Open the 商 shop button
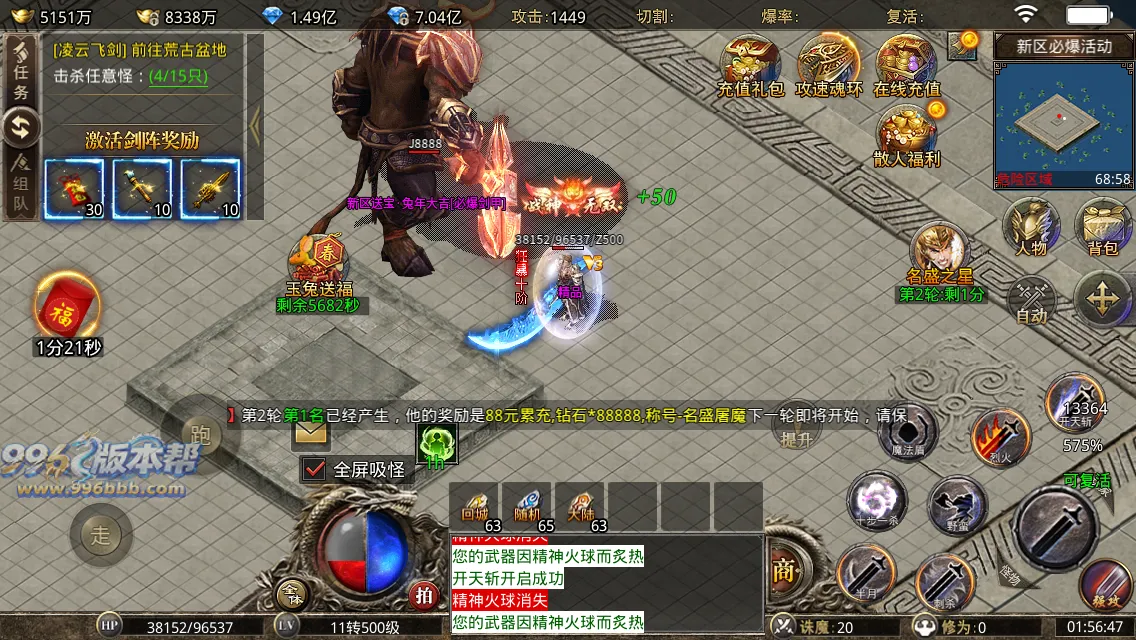 783,570
